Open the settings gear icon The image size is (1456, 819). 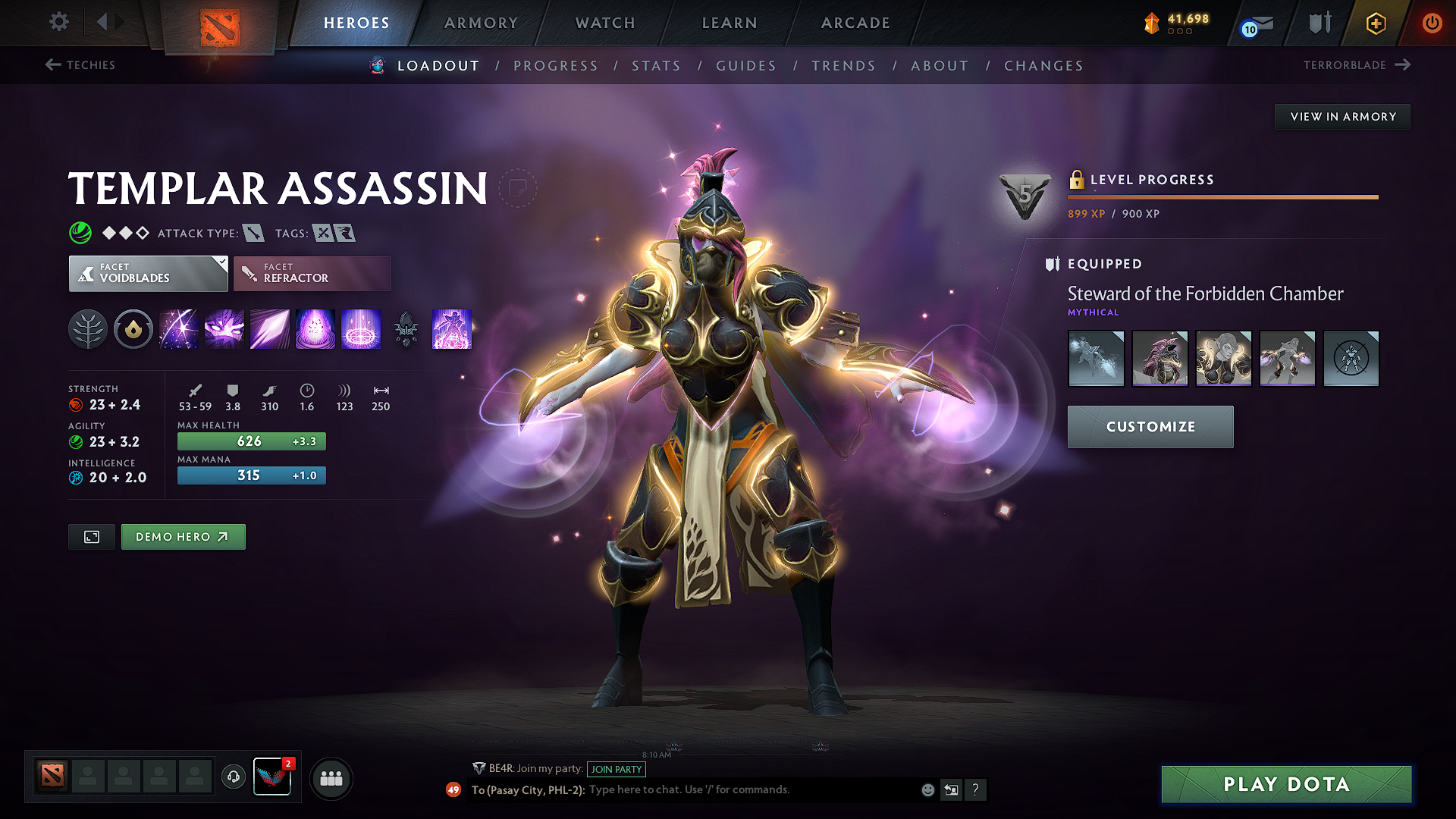[59, 22]
